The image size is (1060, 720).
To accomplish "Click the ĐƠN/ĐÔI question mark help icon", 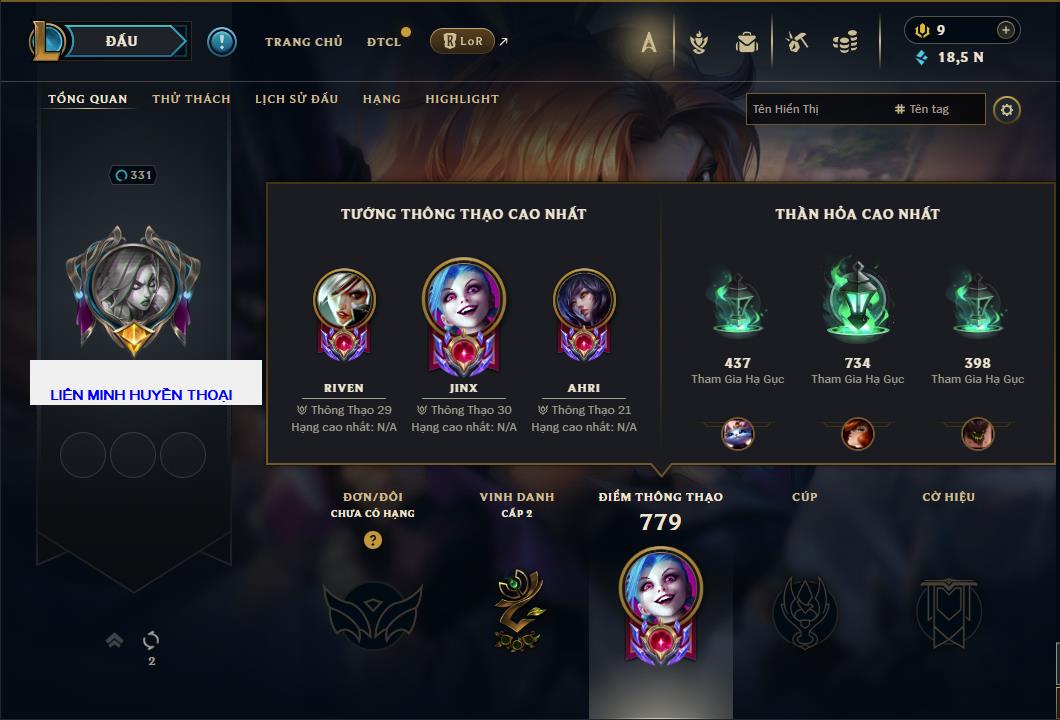I will [x=373, y=541].
